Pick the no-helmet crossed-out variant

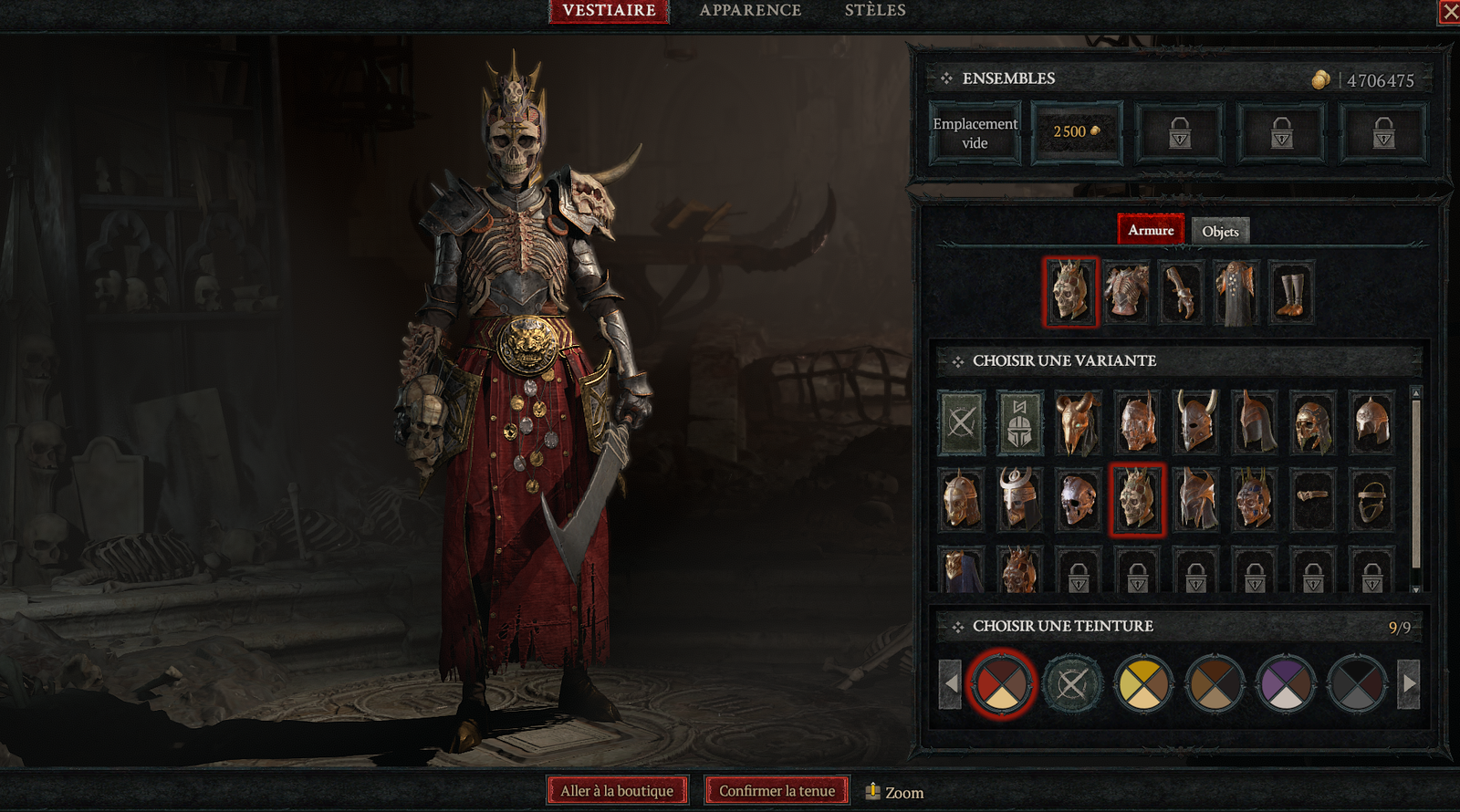point(962,423)
